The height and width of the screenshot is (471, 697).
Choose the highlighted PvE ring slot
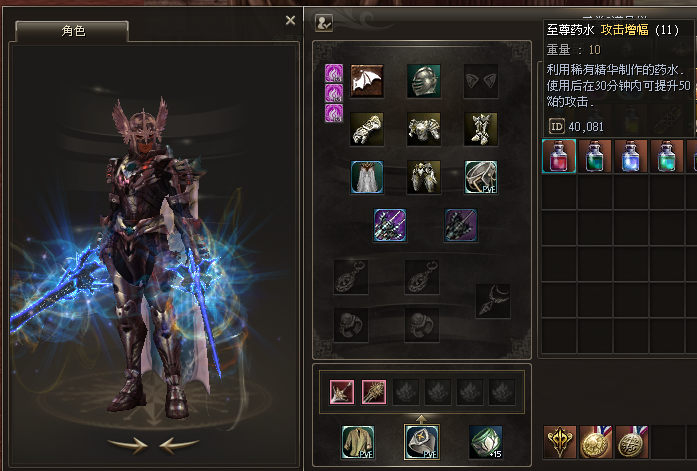pyautogui.click(x=421, y=441)
